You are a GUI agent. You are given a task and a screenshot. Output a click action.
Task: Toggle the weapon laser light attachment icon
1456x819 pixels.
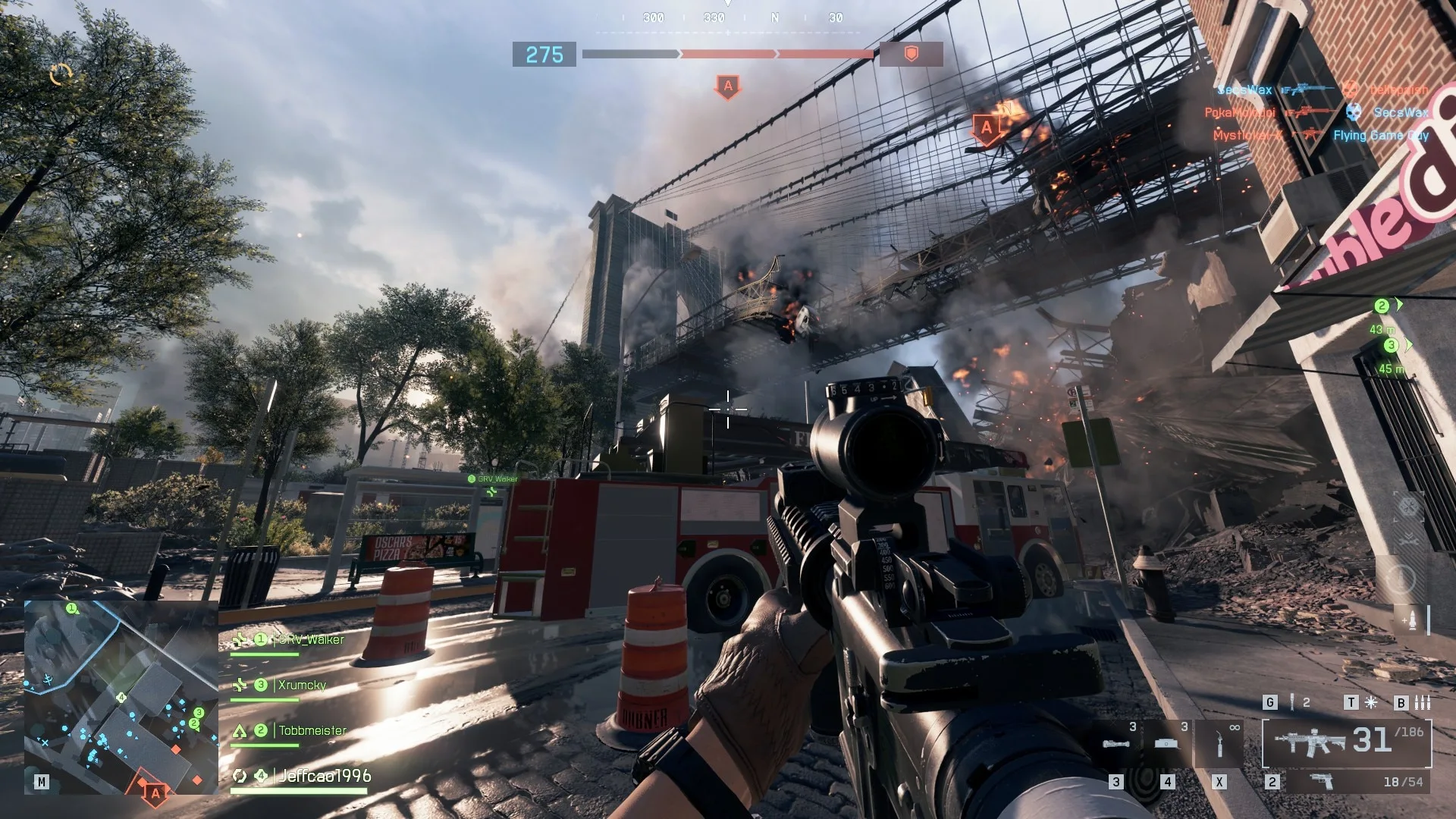click(x=1371, y=703)
